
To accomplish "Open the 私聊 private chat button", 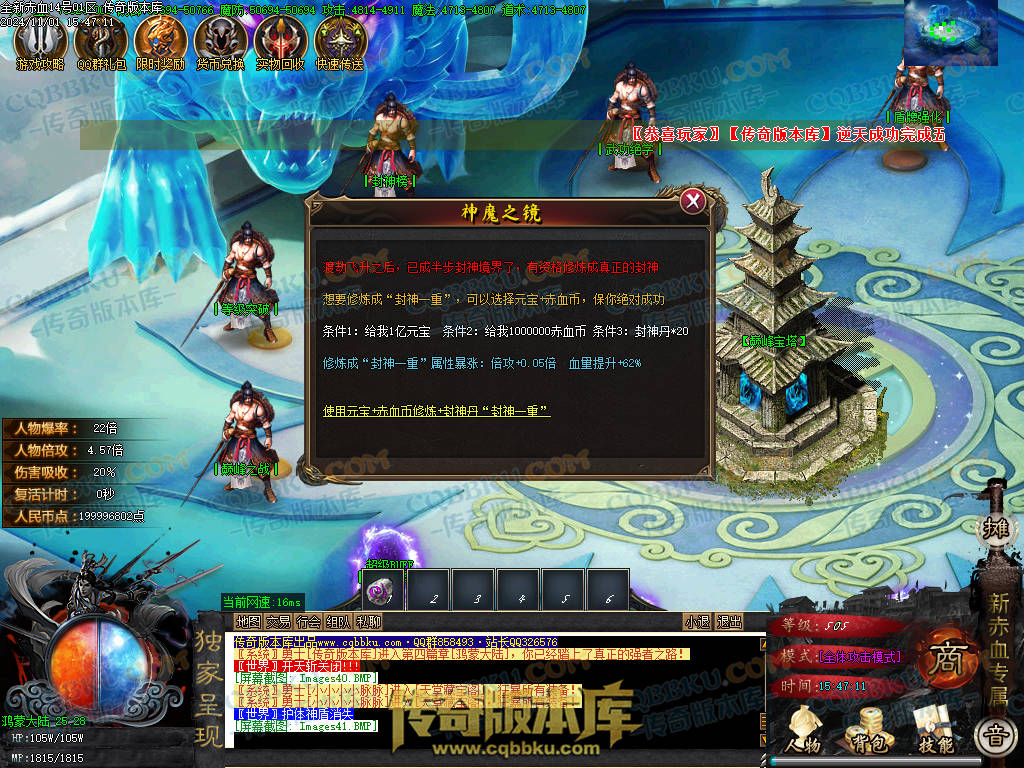I will [369, 622].
